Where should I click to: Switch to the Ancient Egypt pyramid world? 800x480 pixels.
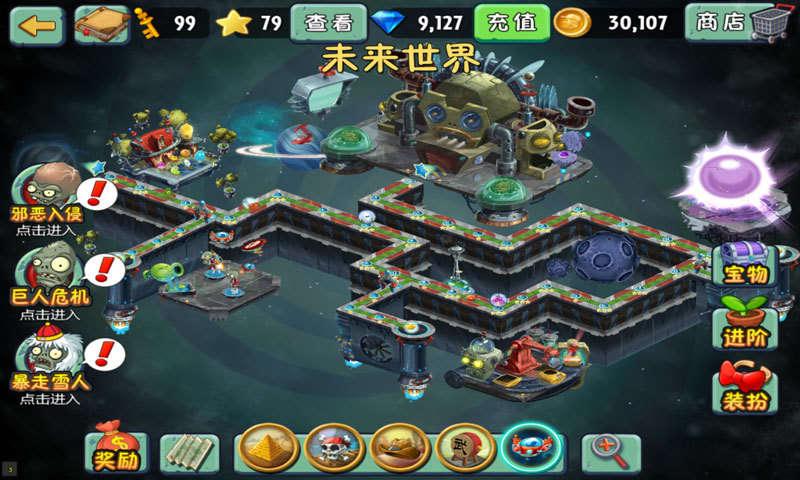coord(269,448)
